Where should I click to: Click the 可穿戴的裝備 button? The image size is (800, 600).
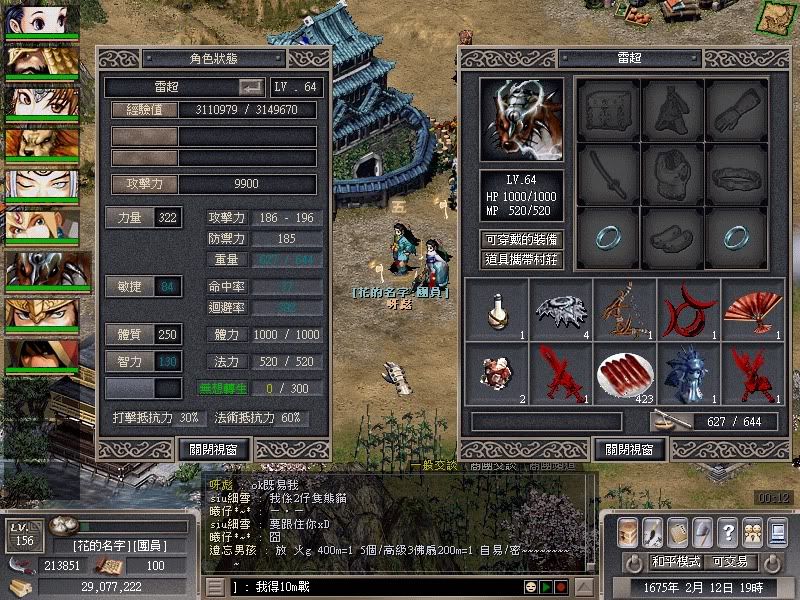point(521,240)
